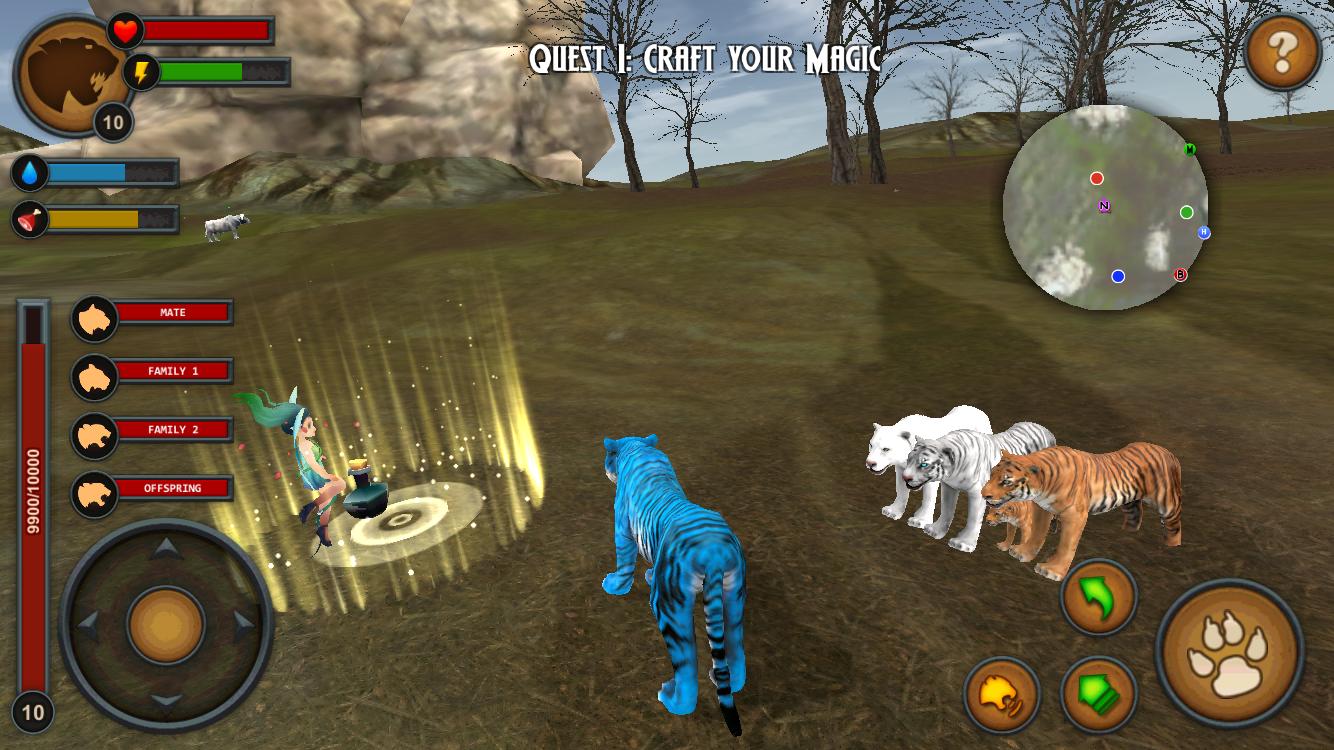Activate the green upward arrow button

[1098, 693]
